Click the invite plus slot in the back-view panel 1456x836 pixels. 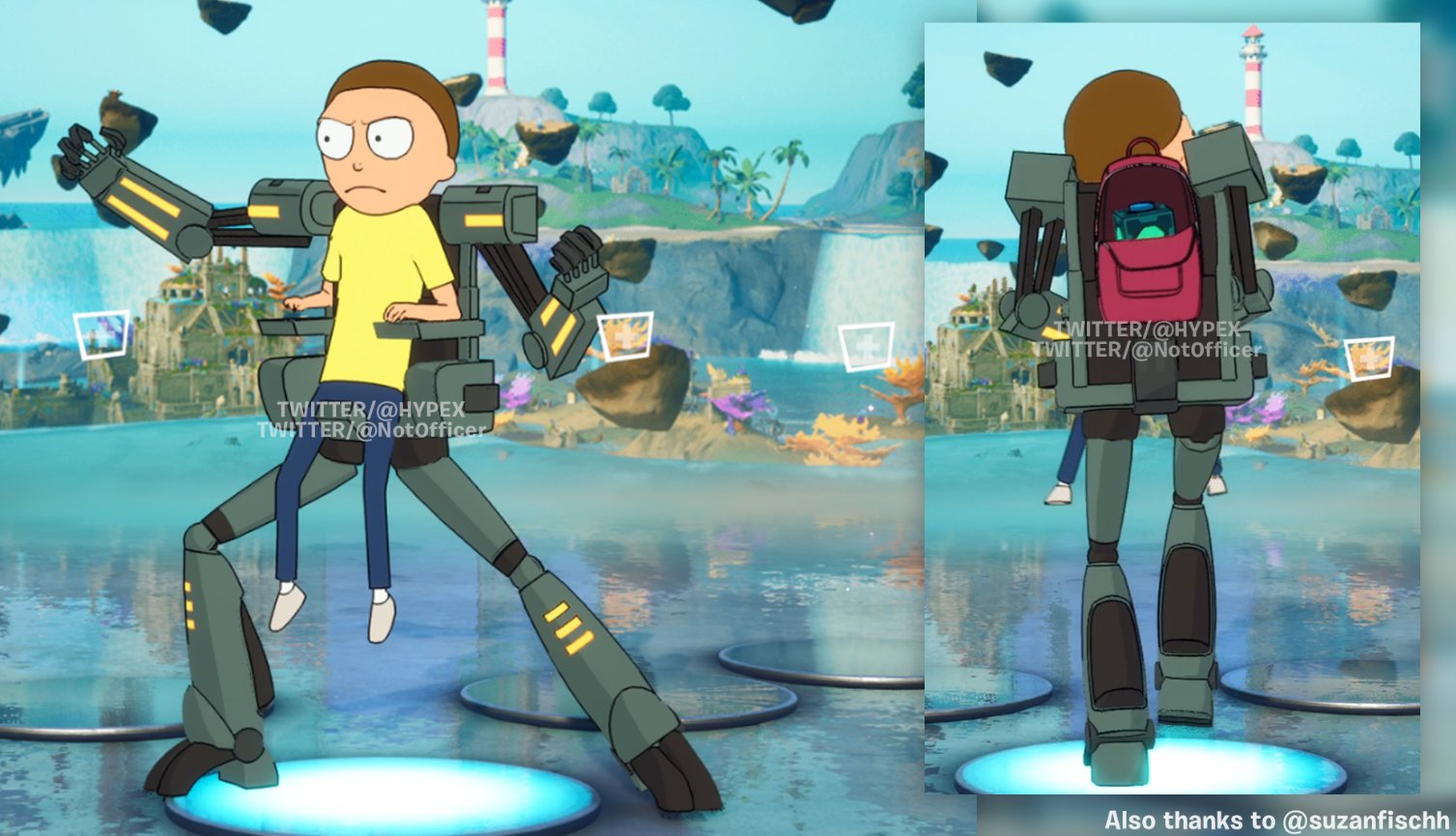[x=1369, y=358]
